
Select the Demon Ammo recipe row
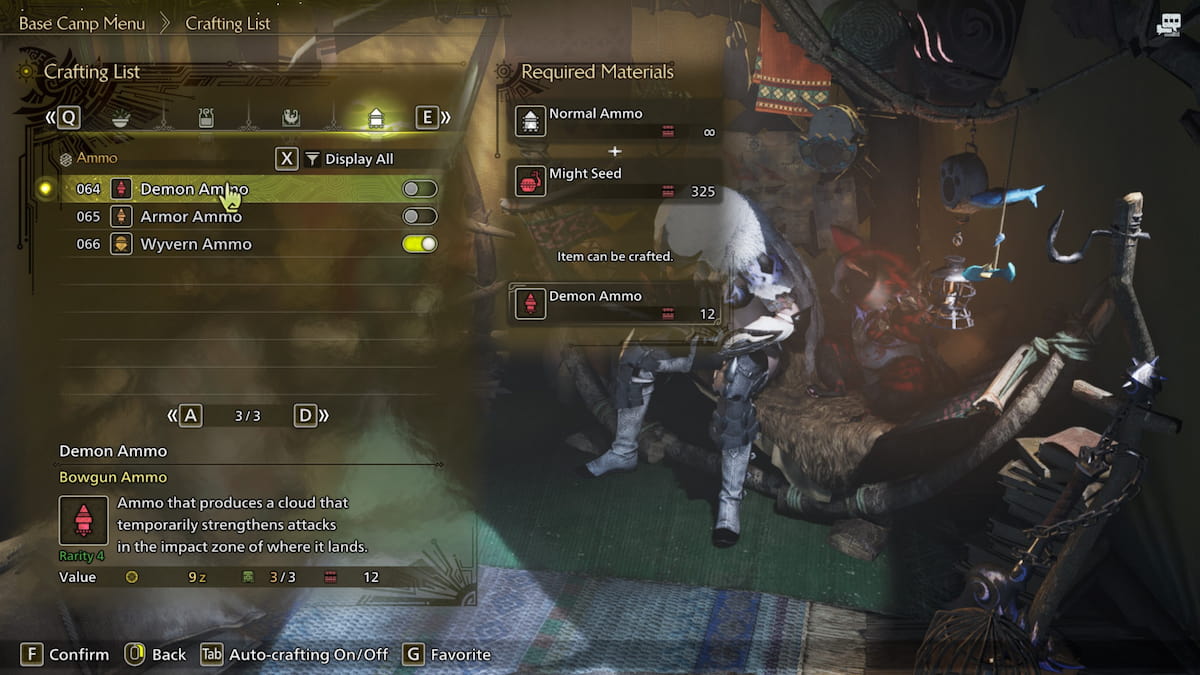(x=194, y=189)
